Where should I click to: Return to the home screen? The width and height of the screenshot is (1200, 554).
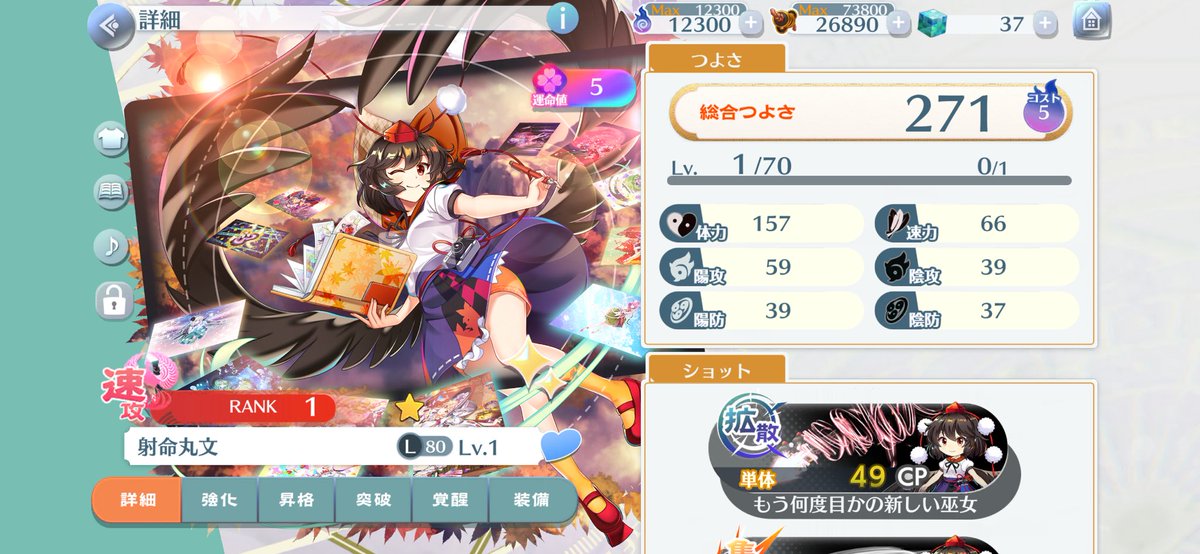coord(1092,20)
